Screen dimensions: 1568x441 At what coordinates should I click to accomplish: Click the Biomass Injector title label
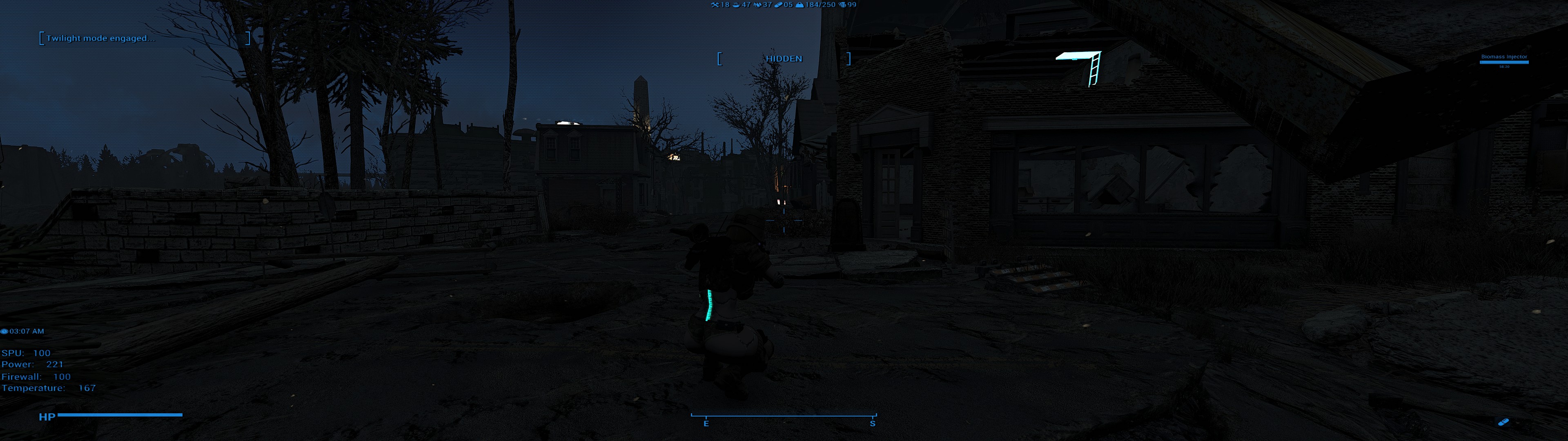(1504, 56)
